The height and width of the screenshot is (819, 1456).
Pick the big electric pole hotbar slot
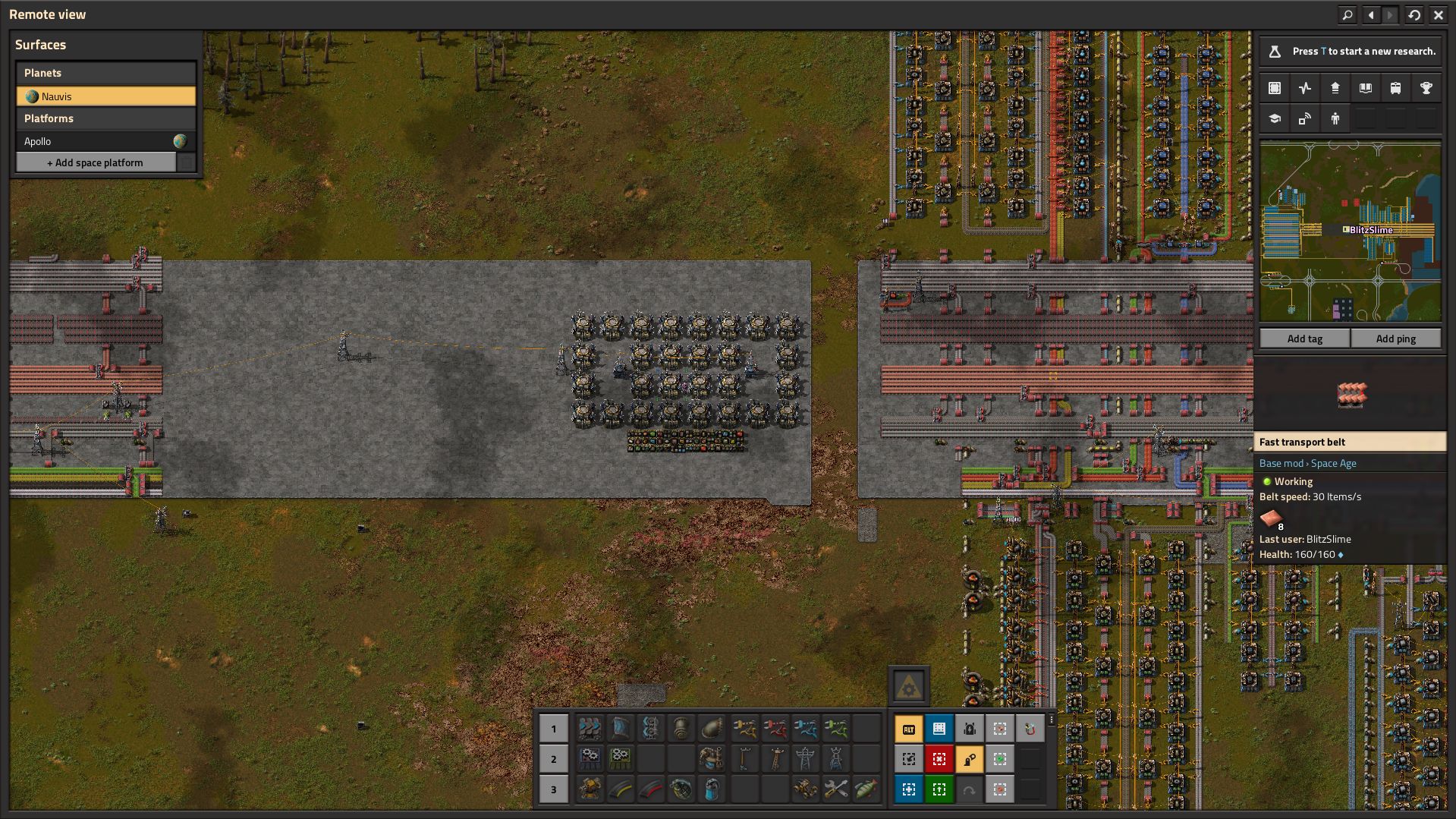click(x=805, y=759)
